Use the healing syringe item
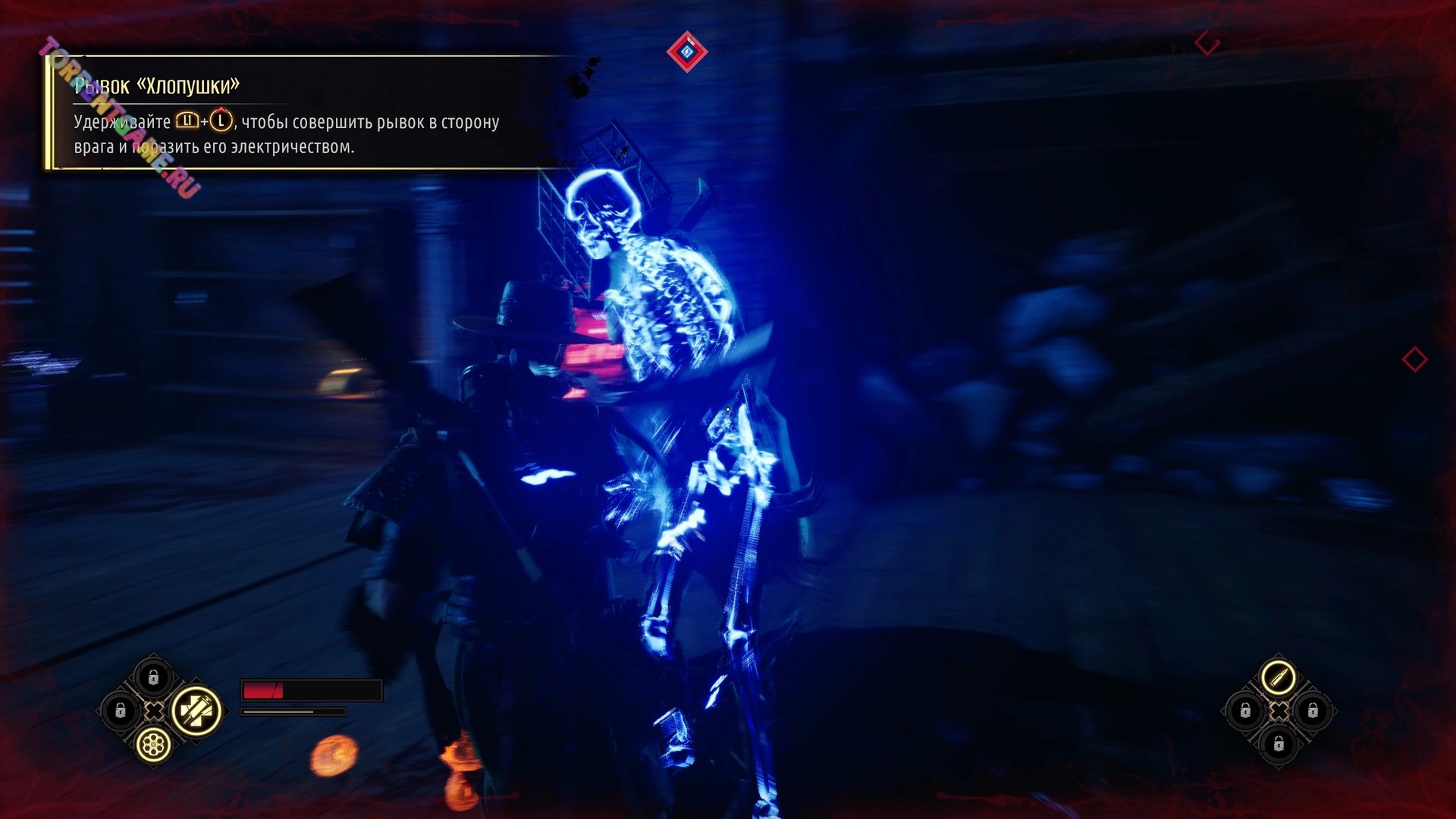Screen dimensions: 1456x819 coord(196,711)
